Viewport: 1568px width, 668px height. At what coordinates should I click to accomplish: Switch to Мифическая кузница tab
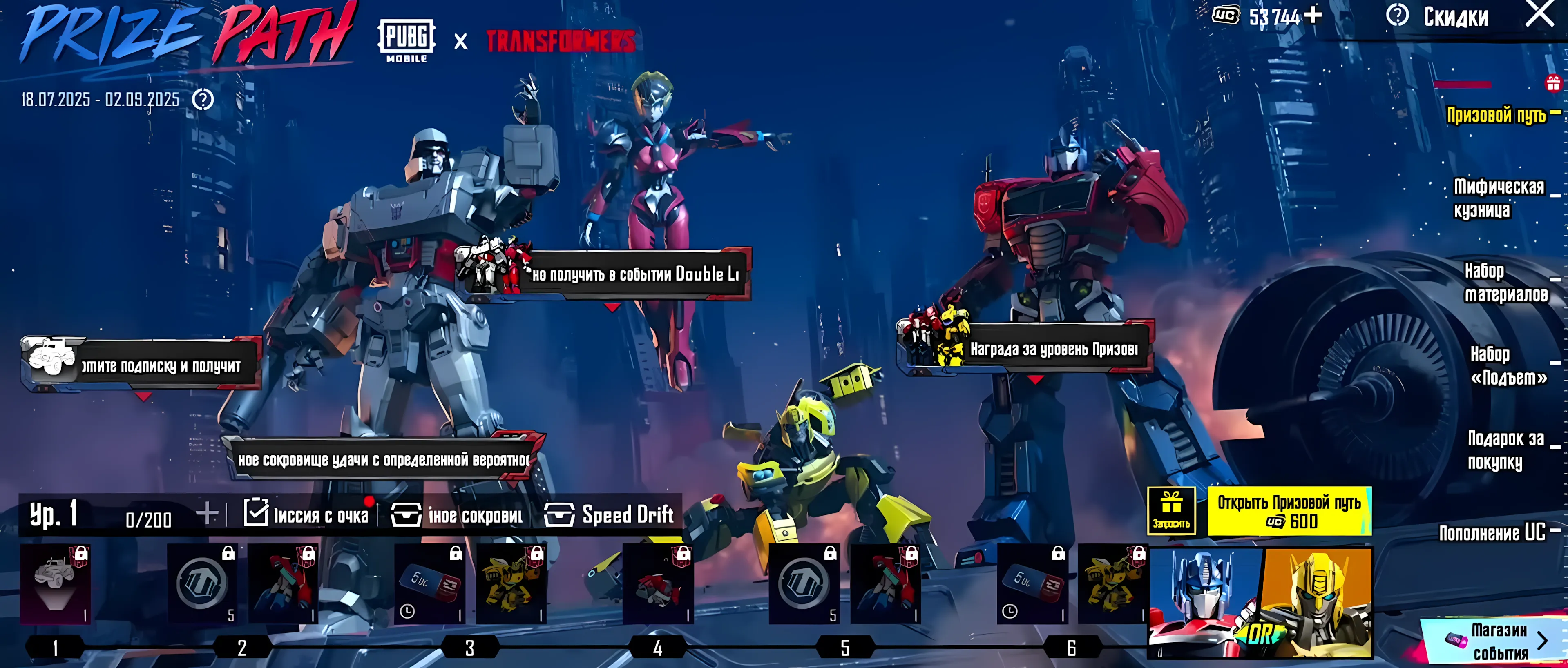coord(1498,198)
